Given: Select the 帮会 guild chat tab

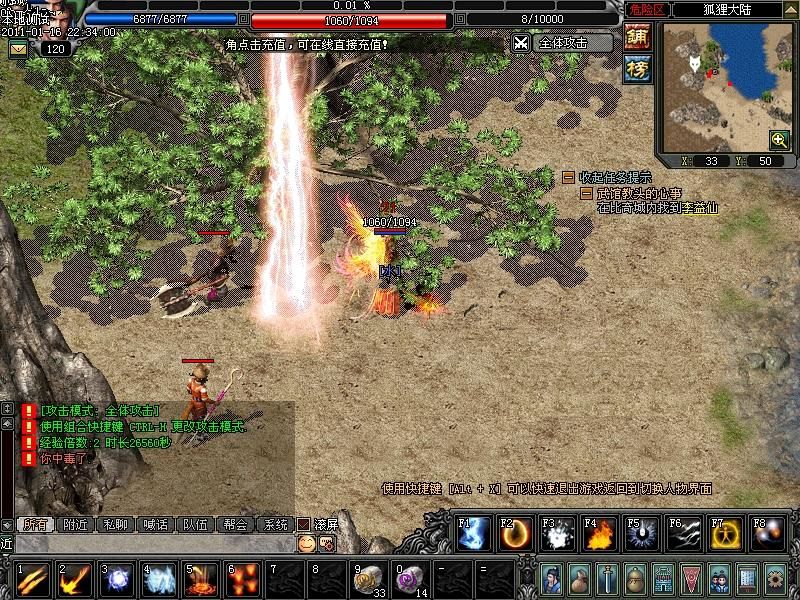Looking at the screenshot, I should coord(235,524).
